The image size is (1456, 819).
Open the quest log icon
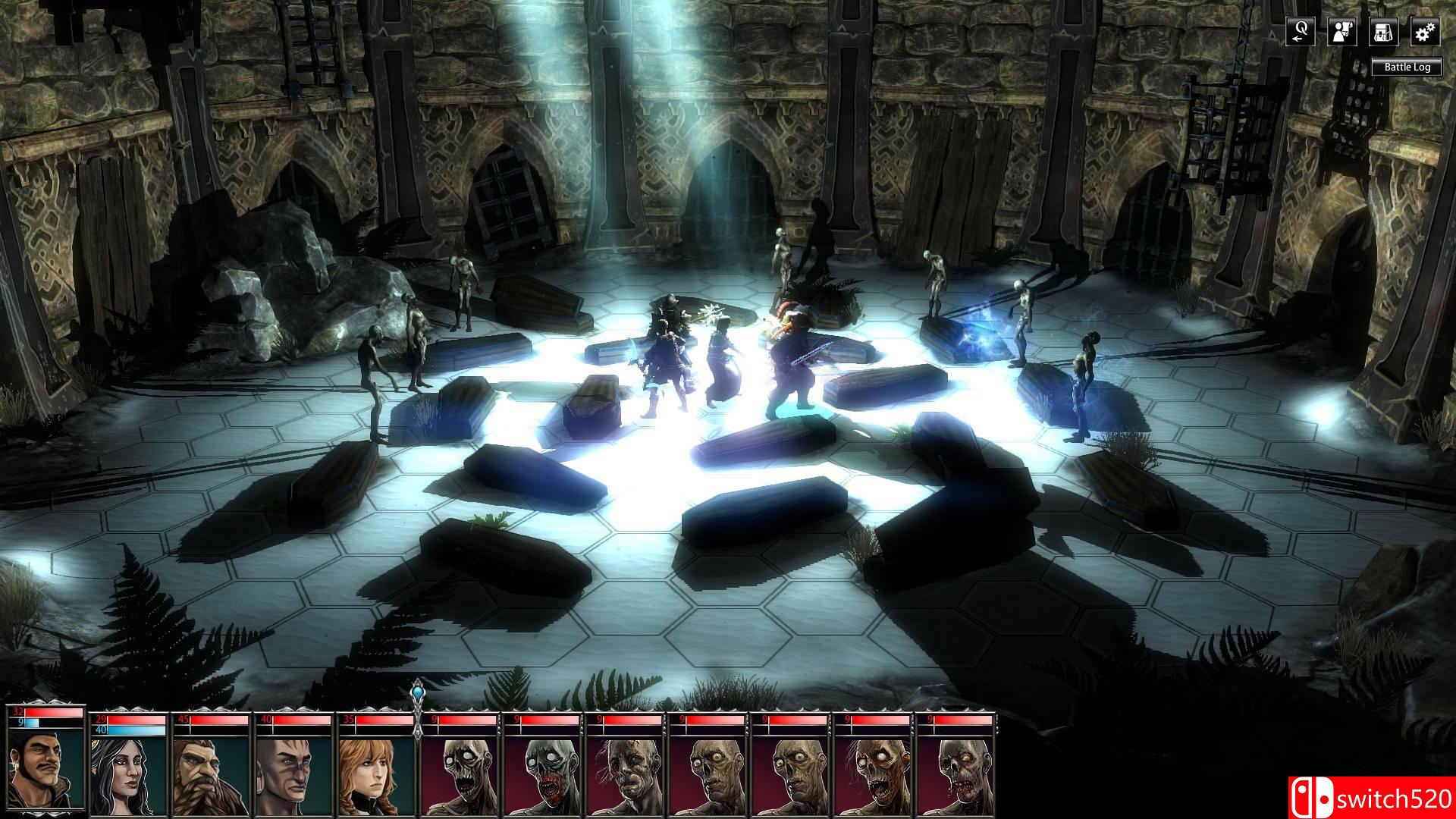[1301, 31]
